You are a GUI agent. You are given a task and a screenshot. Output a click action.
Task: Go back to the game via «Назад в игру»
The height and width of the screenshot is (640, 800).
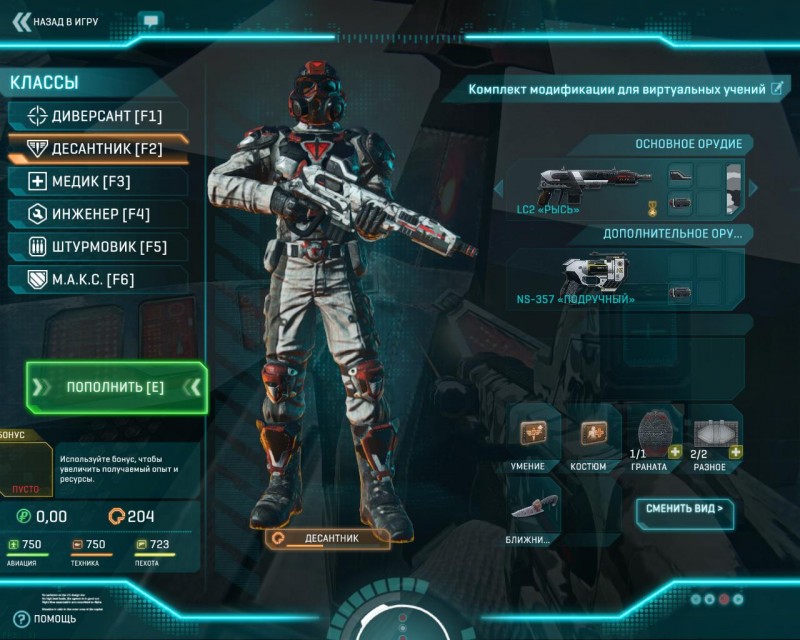click(x=62, y=20)
